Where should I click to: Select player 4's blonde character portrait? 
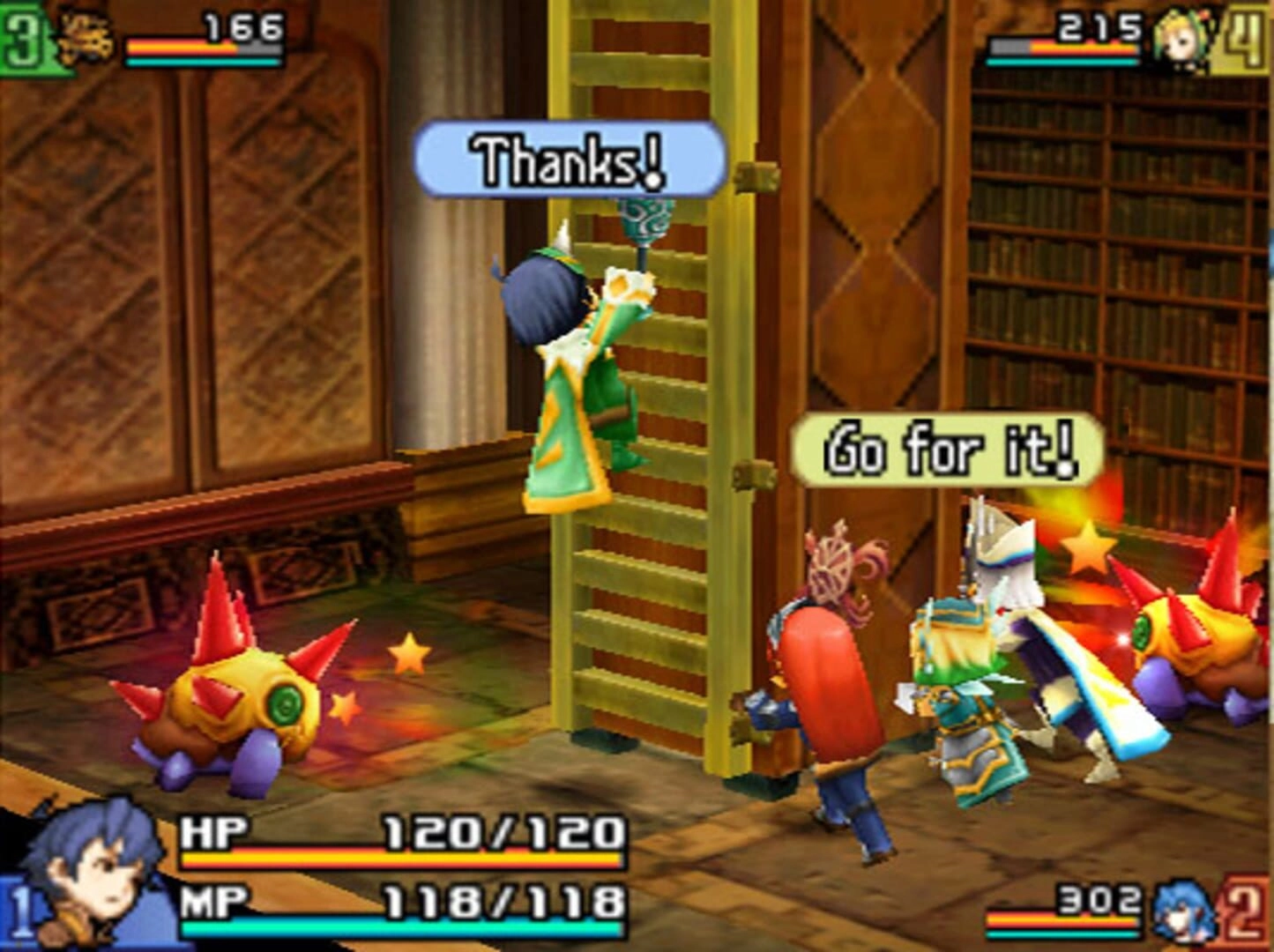click(x=1180, y=39)
